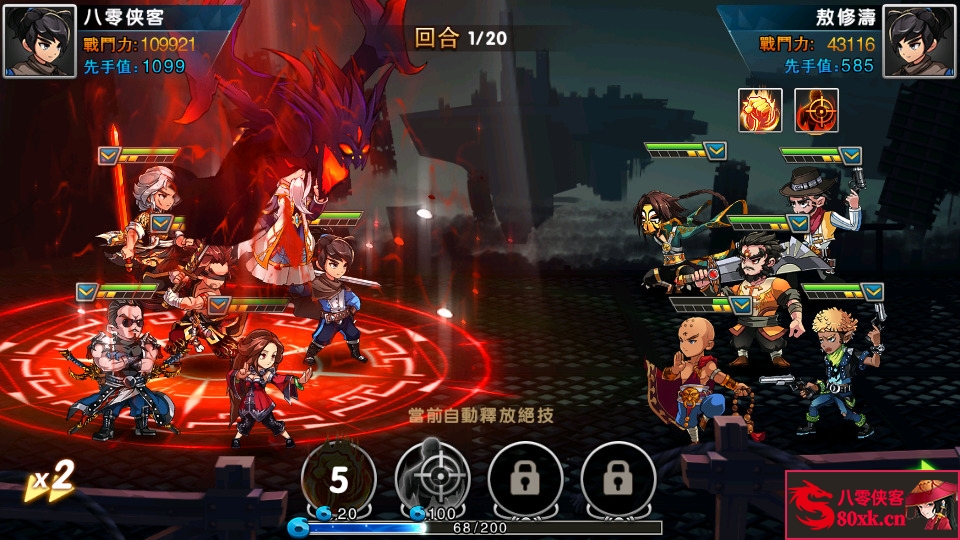The height and width of the screenshot is (540, 960).
Task: Open 八零俠客 player portrait
Action: coord(41,41)
